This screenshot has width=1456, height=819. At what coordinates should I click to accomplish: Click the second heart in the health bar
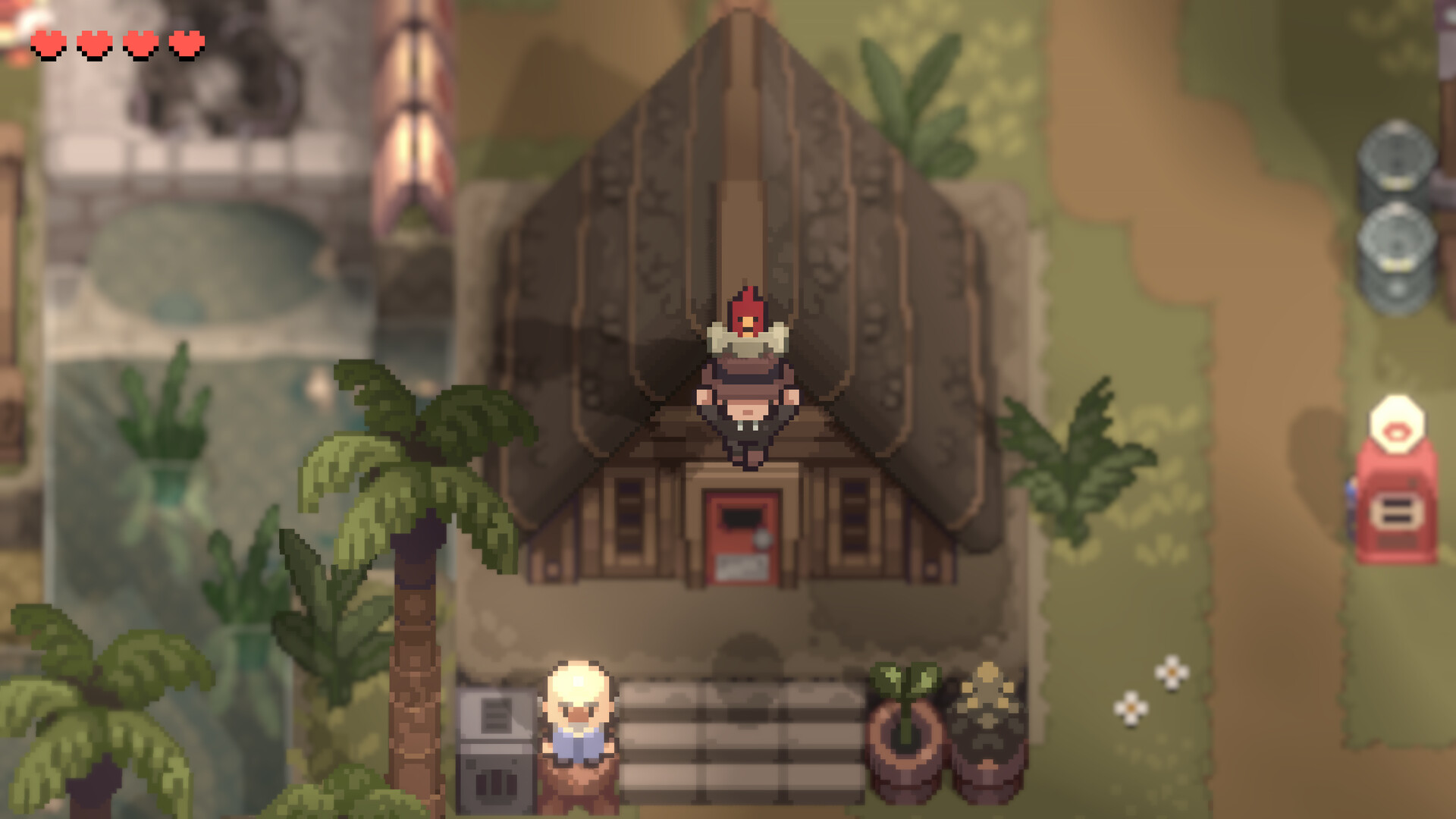(93, 43)
